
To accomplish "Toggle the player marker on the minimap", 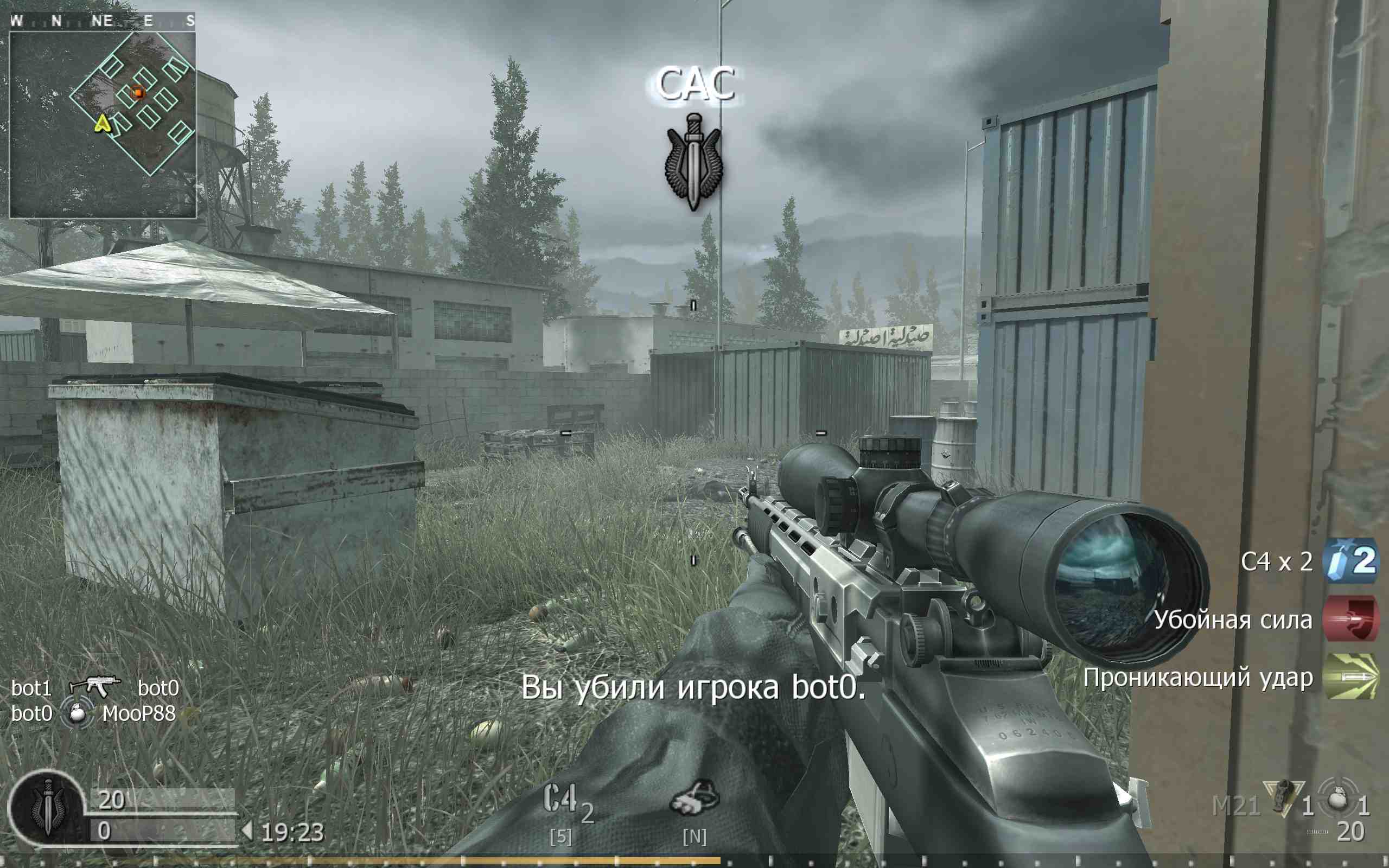I will tap(103, 125).
